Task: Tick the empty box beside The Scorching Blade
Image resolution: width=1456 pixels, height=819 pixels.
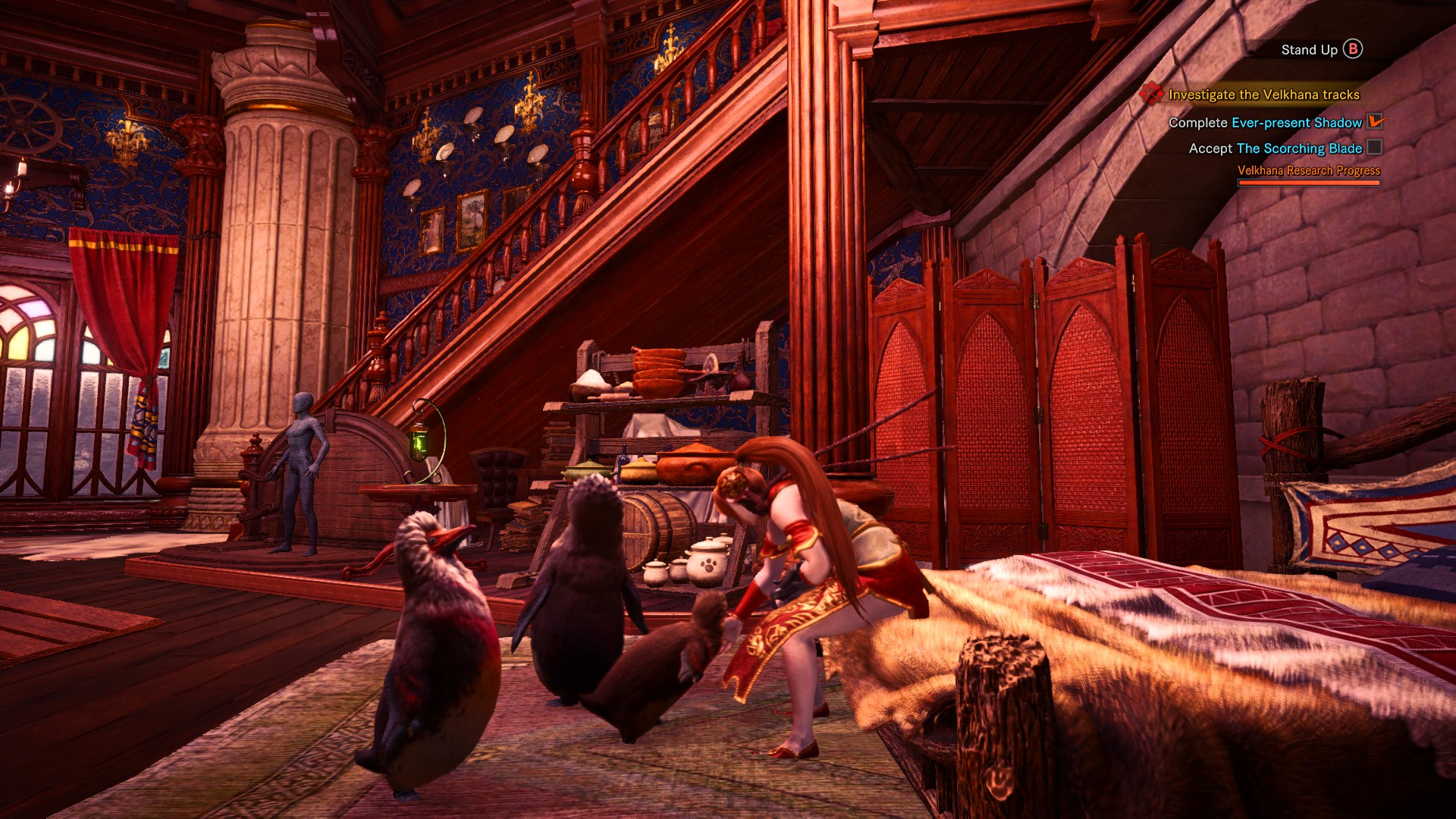Action: point(1375,148)
